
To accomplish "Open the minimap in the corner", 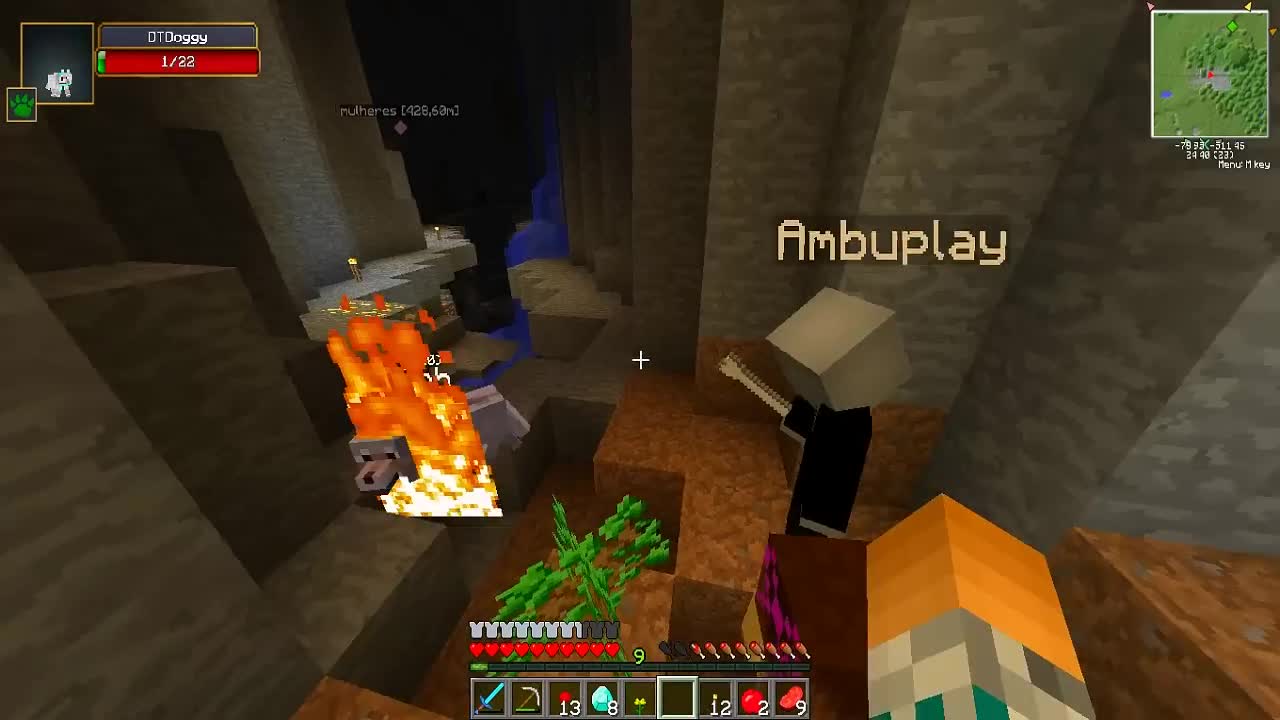I will pyautogui.click(x=1210, y=75).
